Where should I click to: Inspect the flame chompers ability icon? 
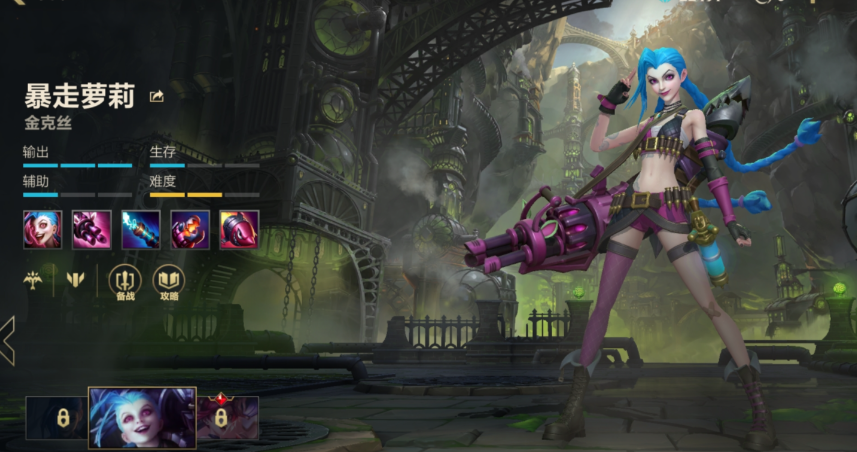point(189,229)
